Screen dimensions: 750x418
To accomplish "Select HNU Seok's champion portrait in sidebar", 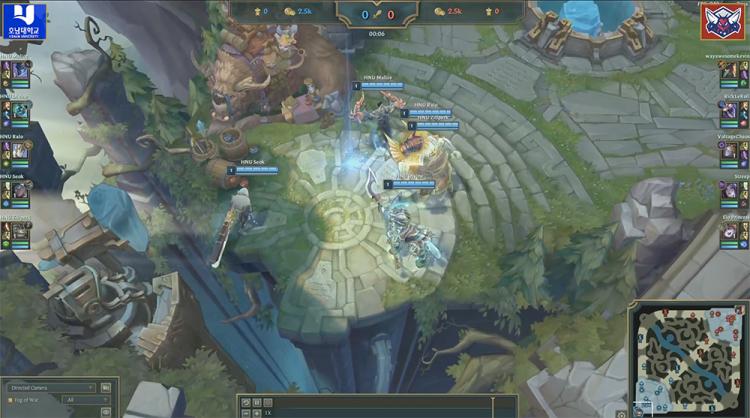I will tap(18, 194).
